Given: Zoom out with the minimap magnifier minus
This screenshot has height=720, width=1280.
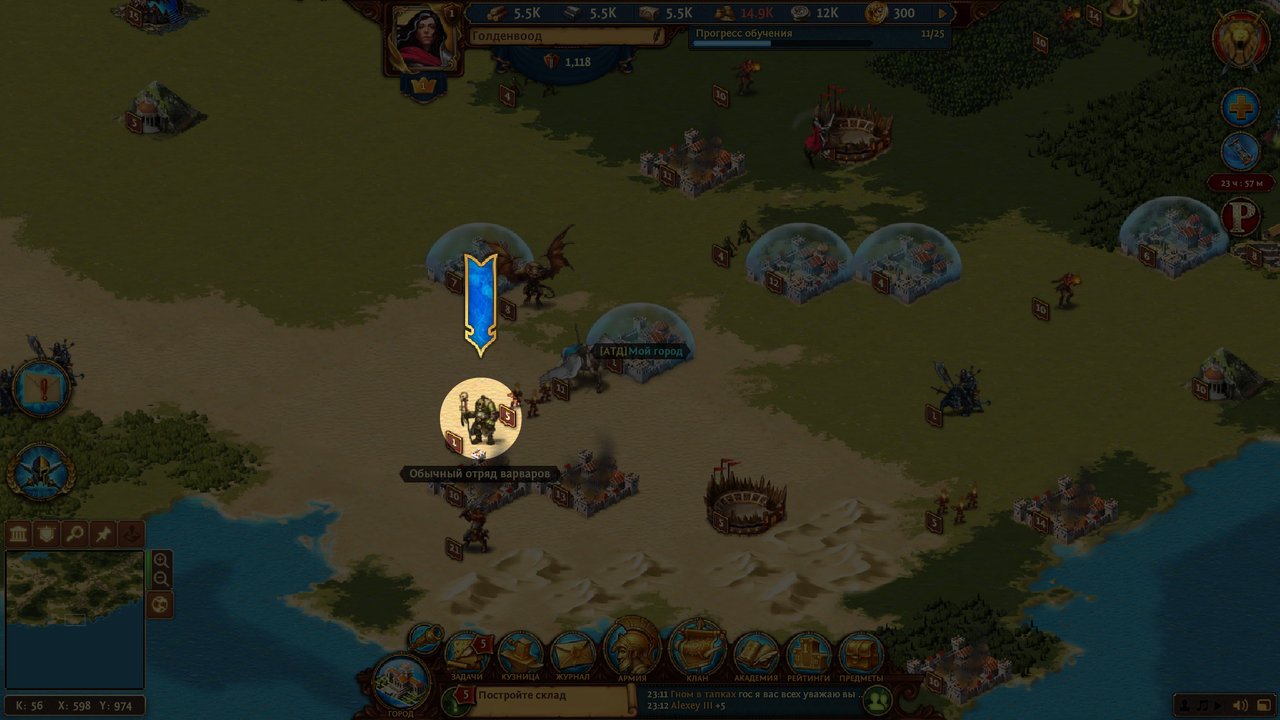Looking at the screenshot, I should click(161, 580).
